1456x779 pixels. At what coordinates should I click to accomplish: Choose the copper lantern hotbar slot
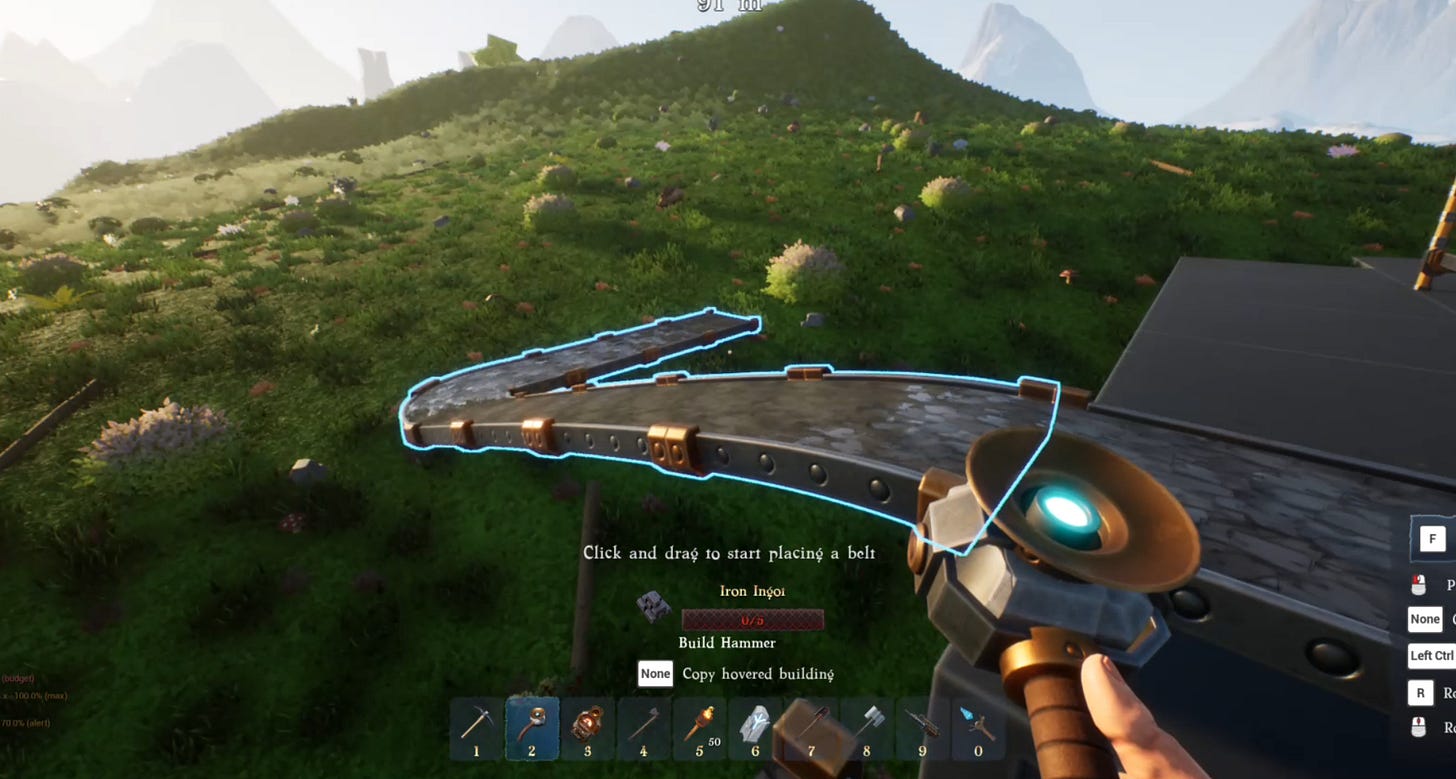click(588, 728)
